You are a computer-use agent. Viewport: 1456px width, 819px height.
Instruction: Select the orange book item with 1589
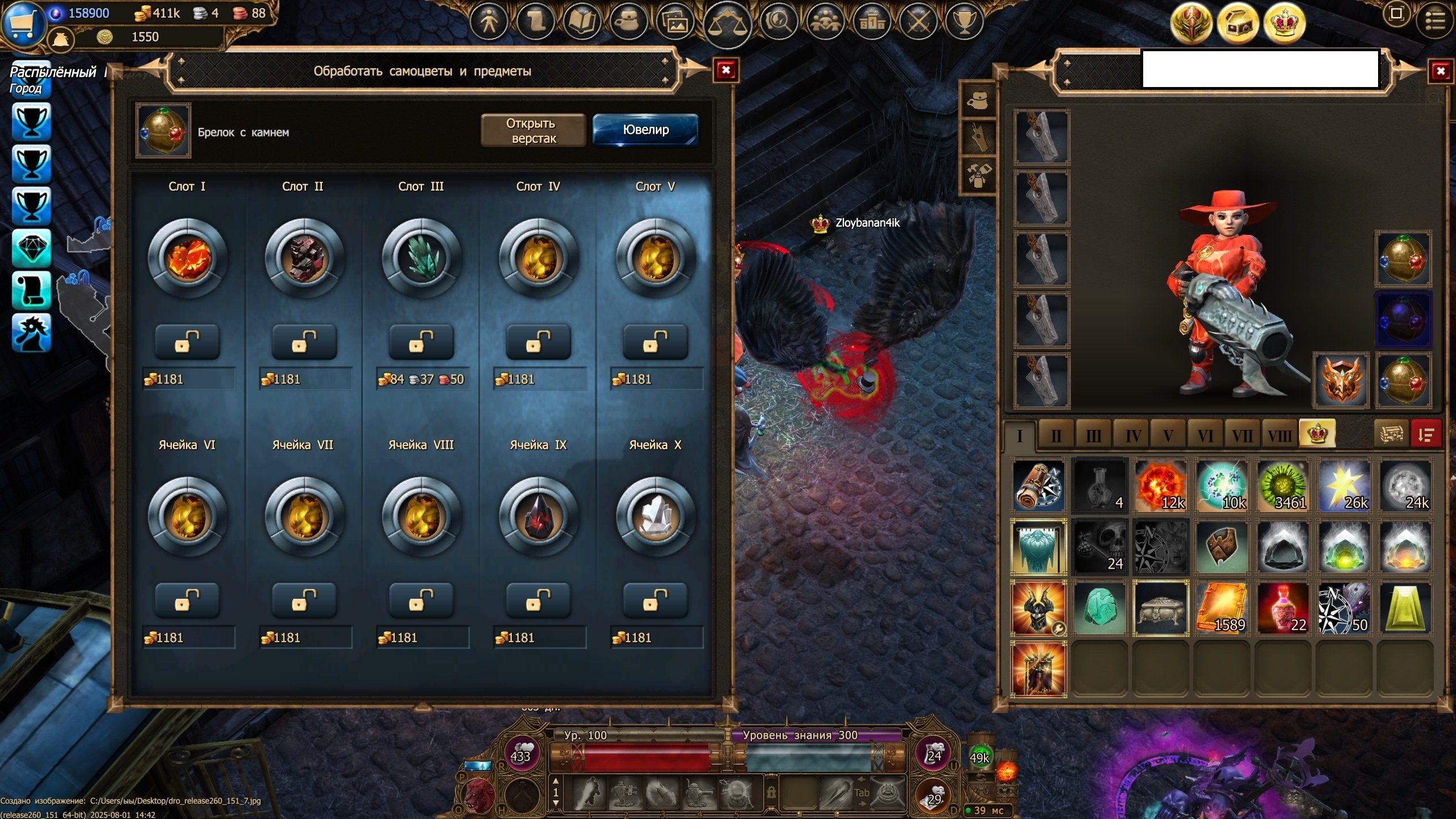click(1222, 608)
